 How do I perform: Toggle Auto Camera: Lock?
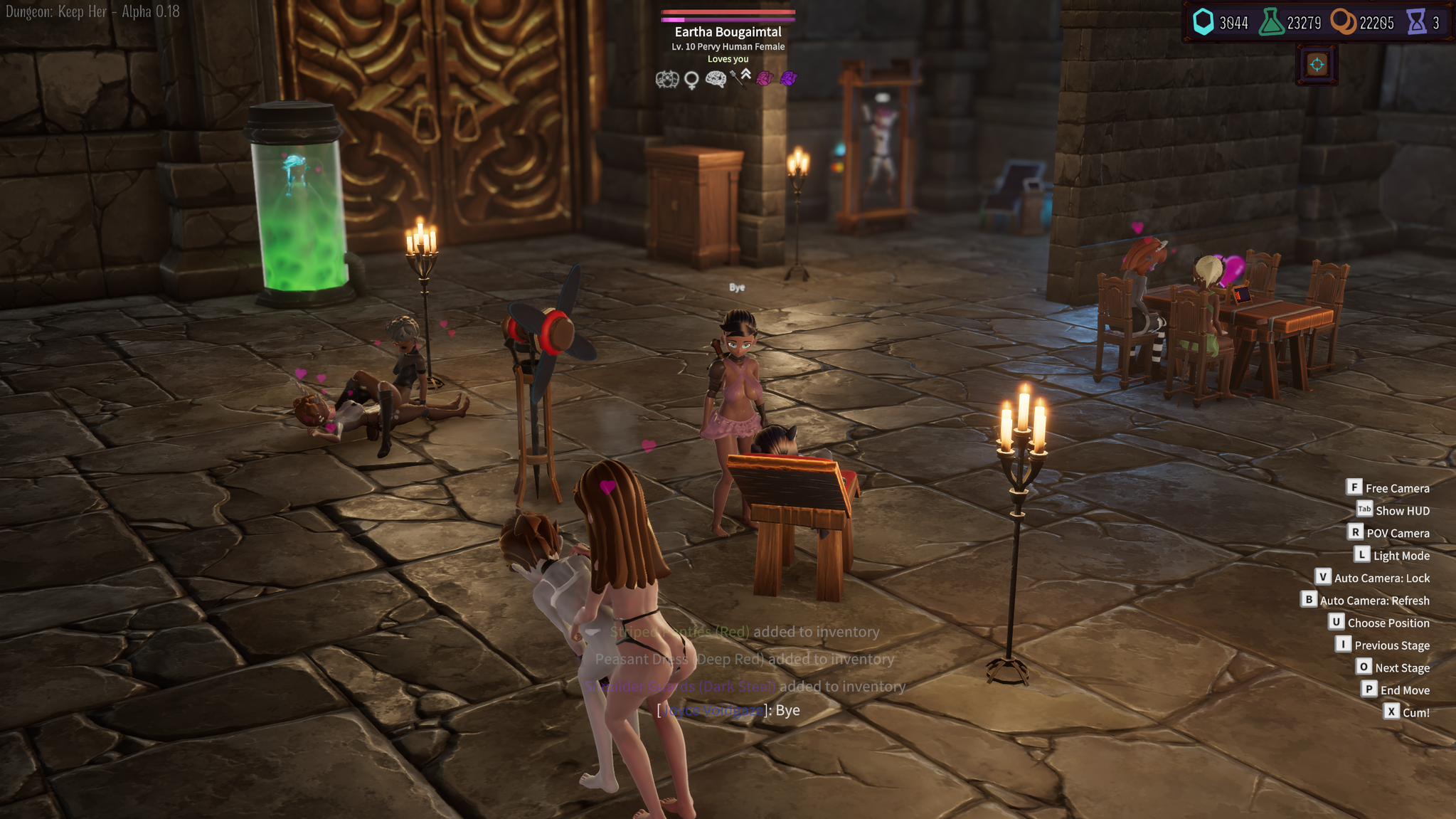point(1381,577)
